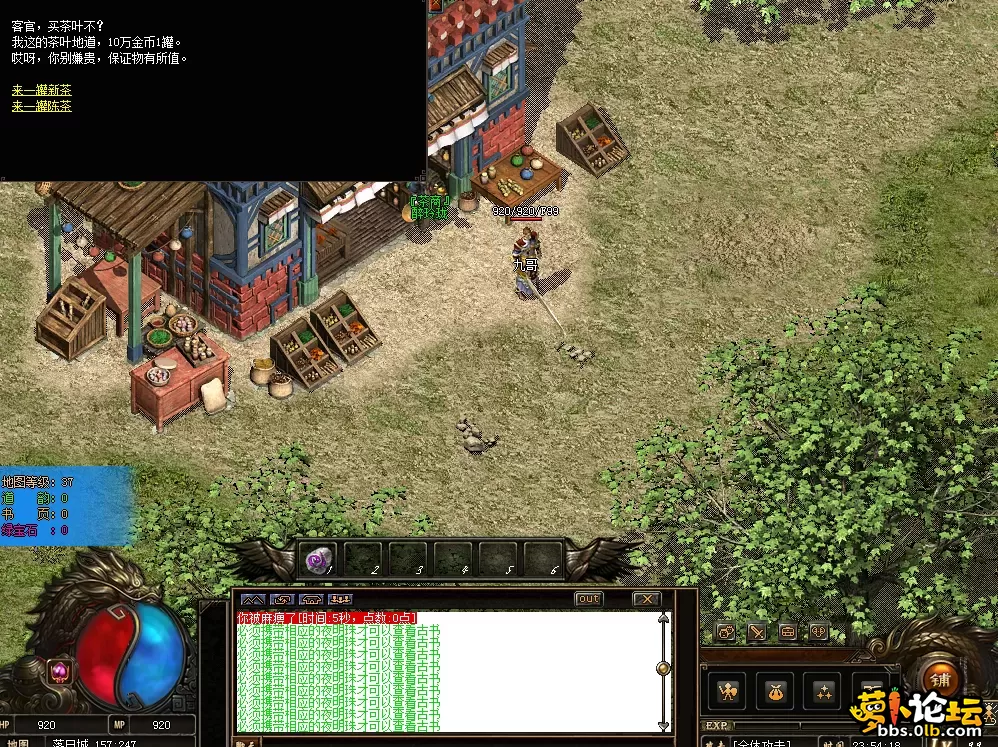
Task: Click the purple gem icon beside the health orb
Action: tap(59, 671)
